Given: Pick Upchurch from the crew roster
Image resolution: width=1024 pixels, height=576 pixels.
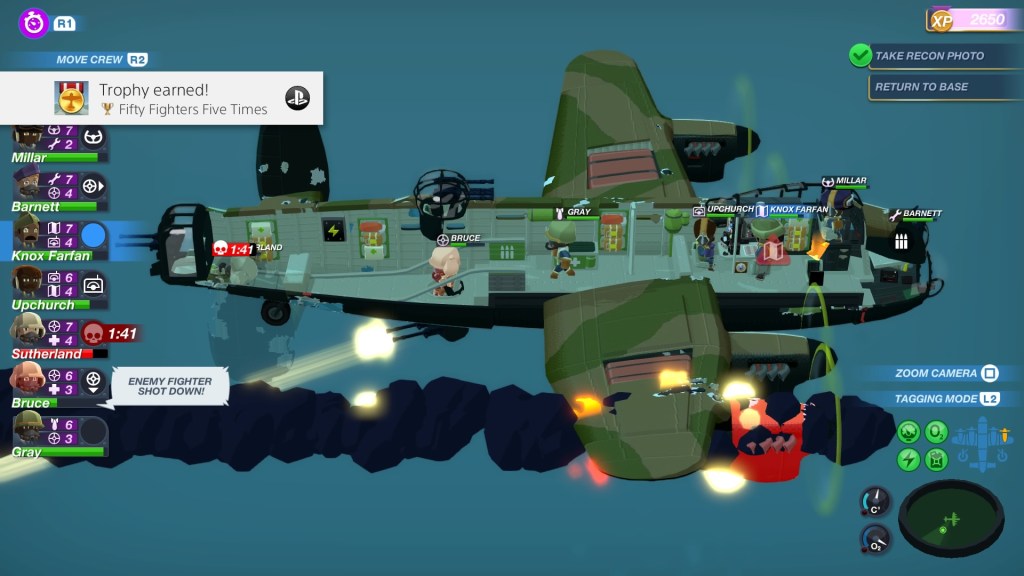Looking at the screenshot, I should 28,285.
